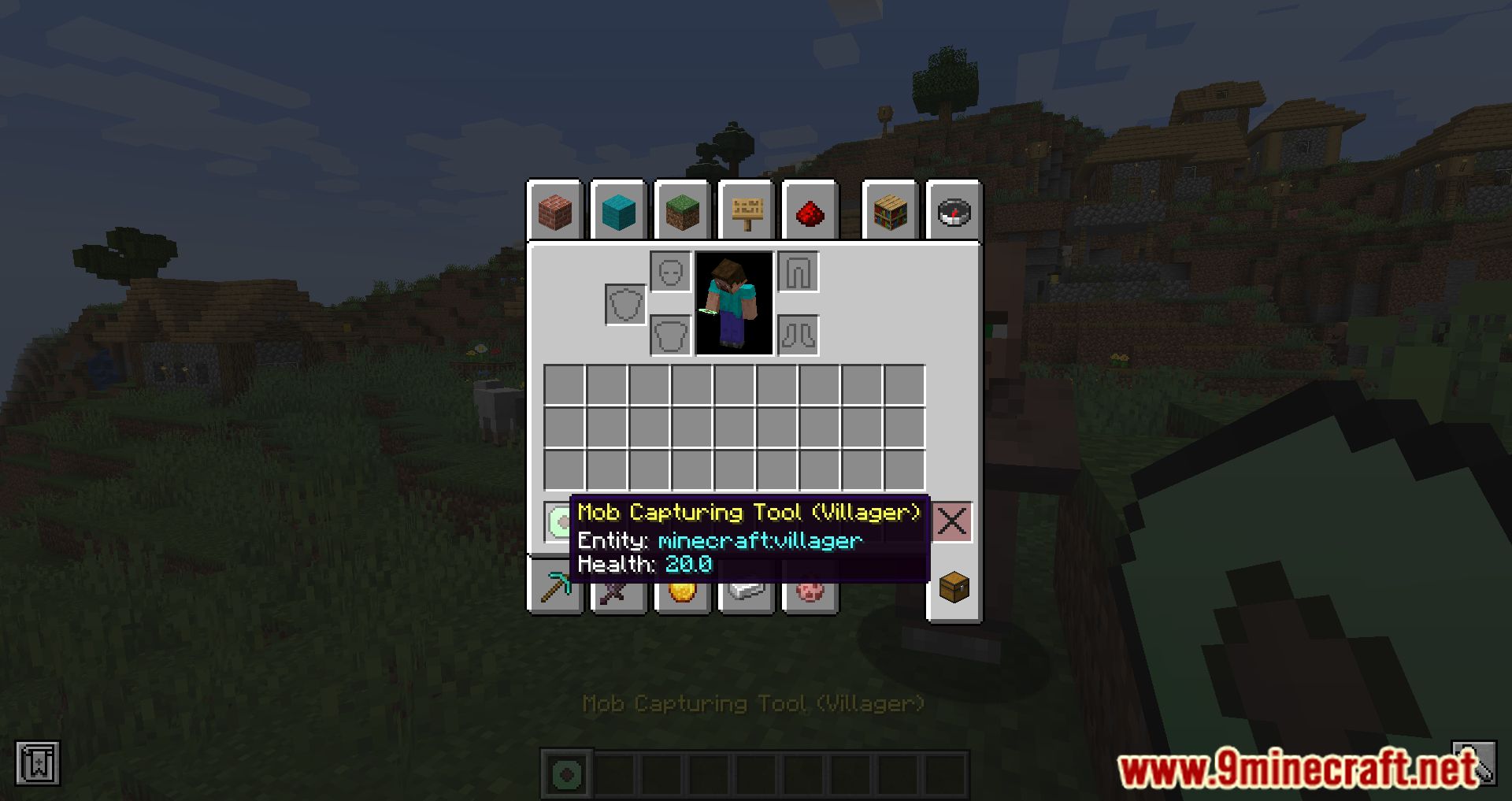Open the bookshelf Saved Hotbars tab

pyautogui.click(x=891, y=211)
